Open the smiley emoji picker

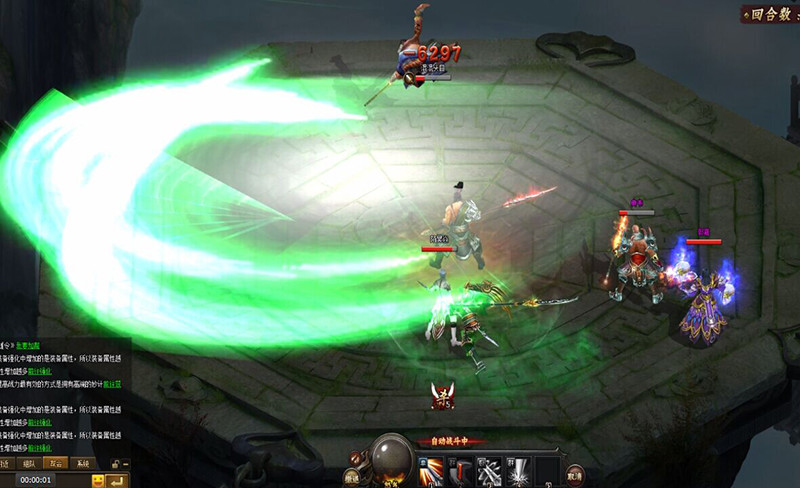click(x=98, y=481)
